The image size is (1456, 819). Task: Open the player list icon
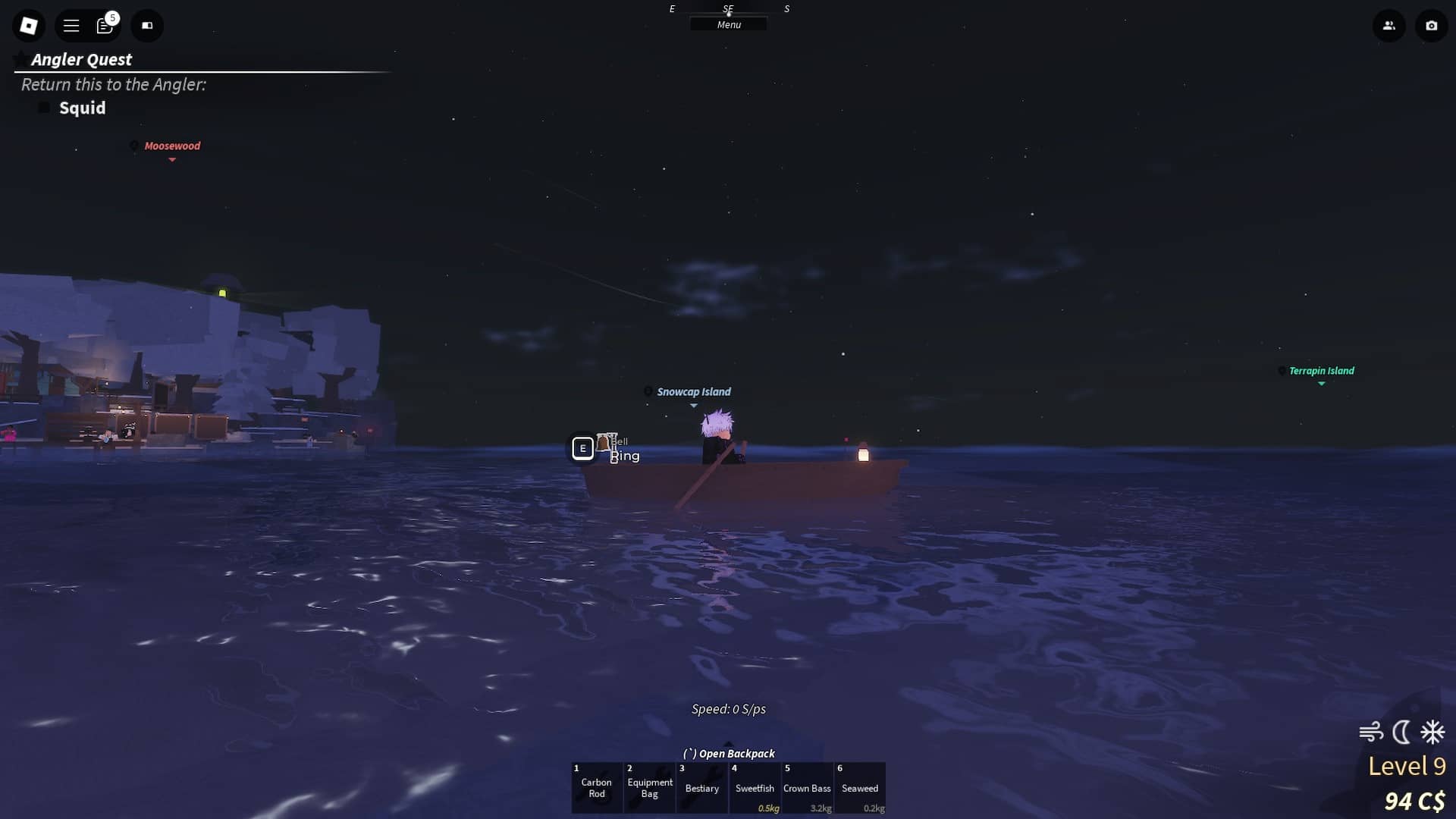point(1389,25)
